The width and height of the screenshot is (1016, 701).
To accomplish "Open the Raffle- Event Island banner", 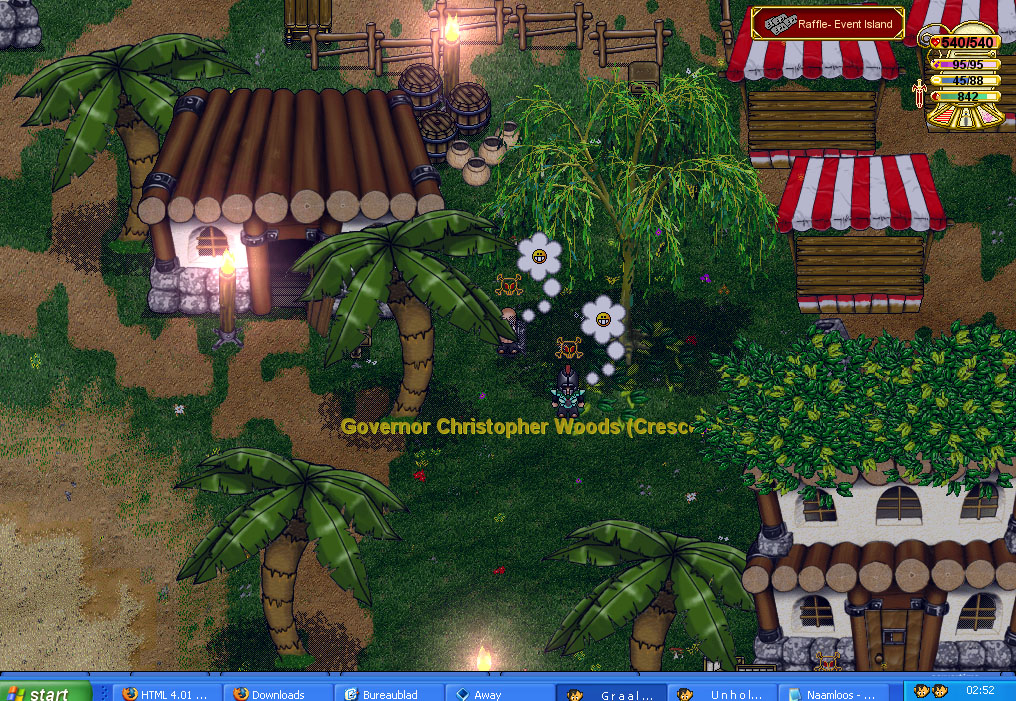I will pos(827,24).
